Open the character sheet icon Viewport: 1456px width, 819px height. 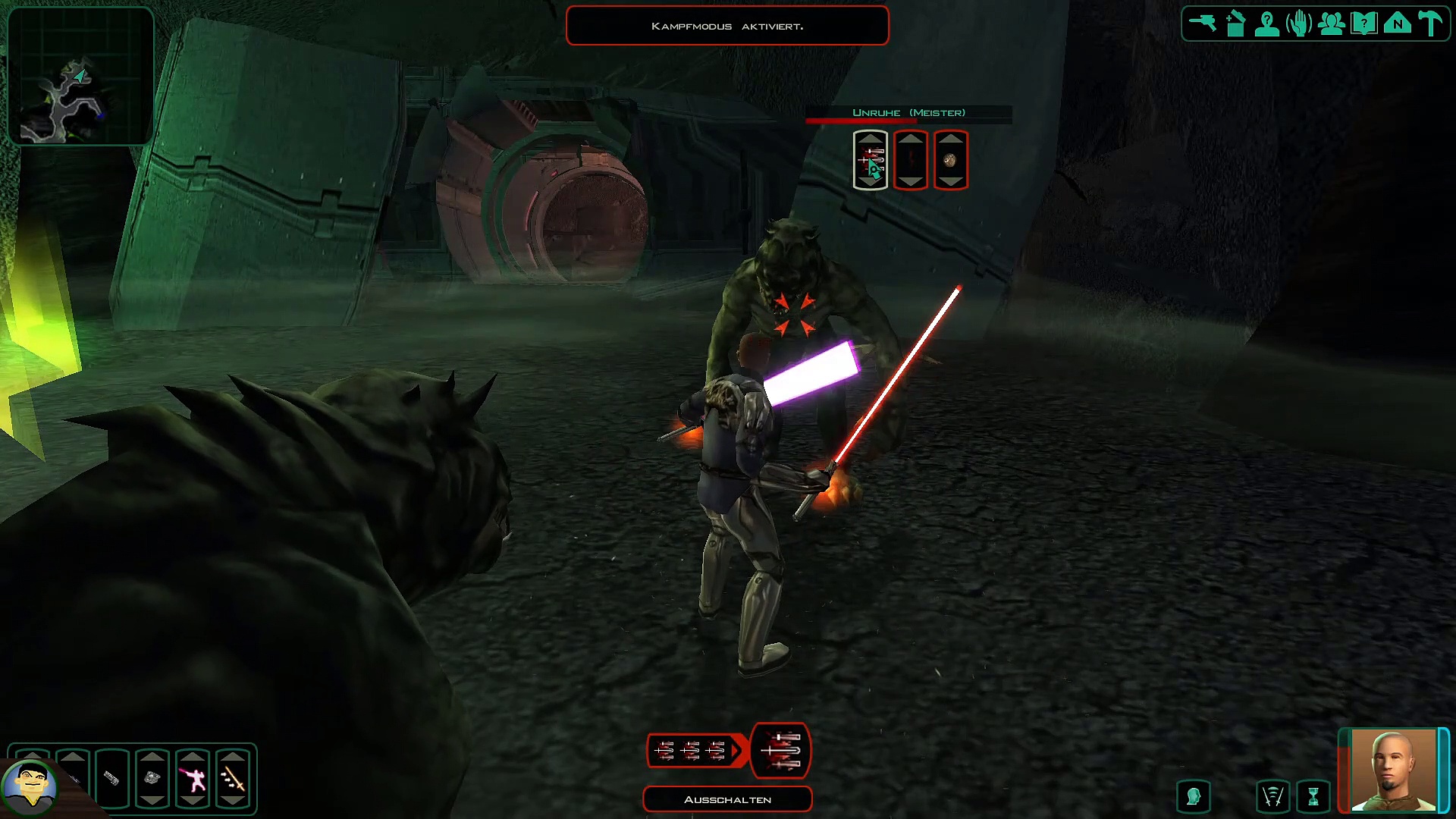pos(1267,24)
